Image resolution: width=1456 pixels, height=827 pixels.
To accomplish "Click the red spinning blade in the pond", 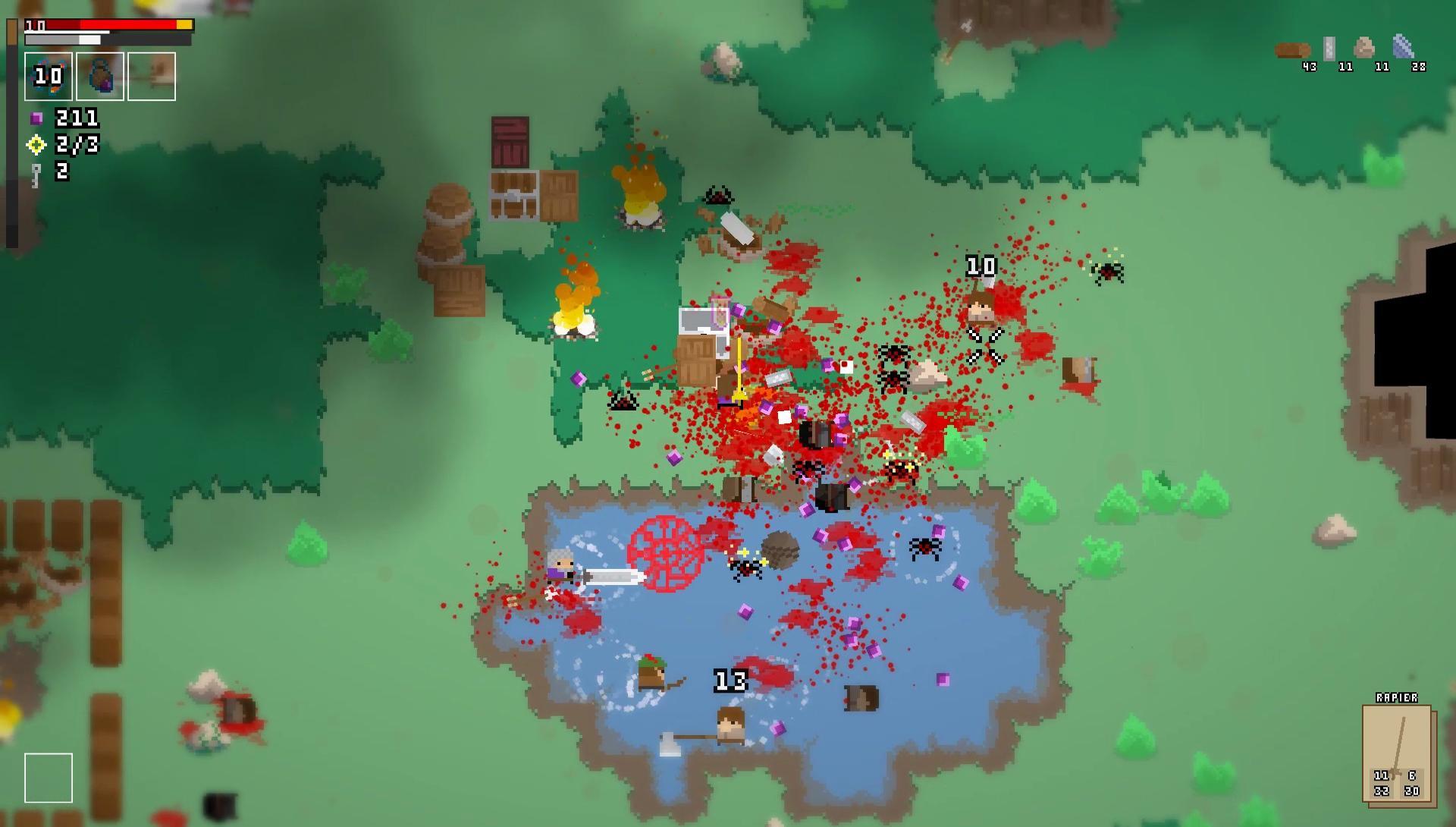I will (666, 552).
